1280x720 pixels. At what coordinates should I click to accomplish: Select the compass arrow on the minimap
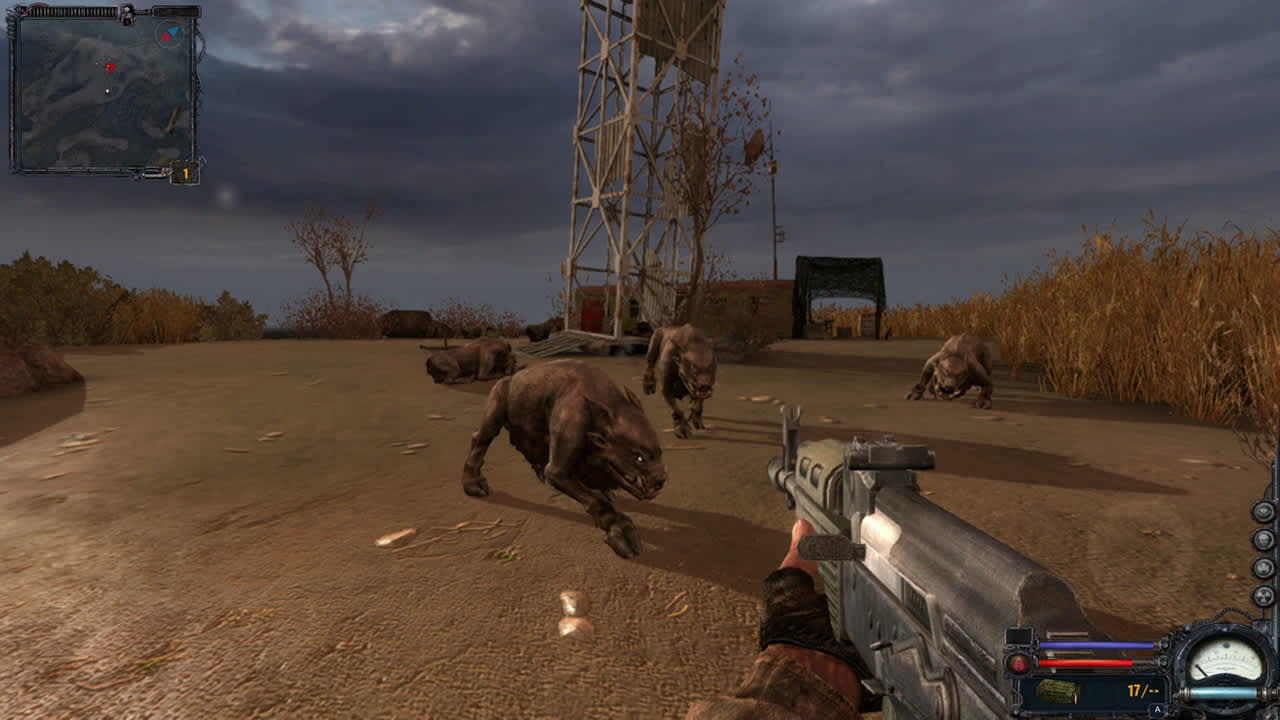170,33
